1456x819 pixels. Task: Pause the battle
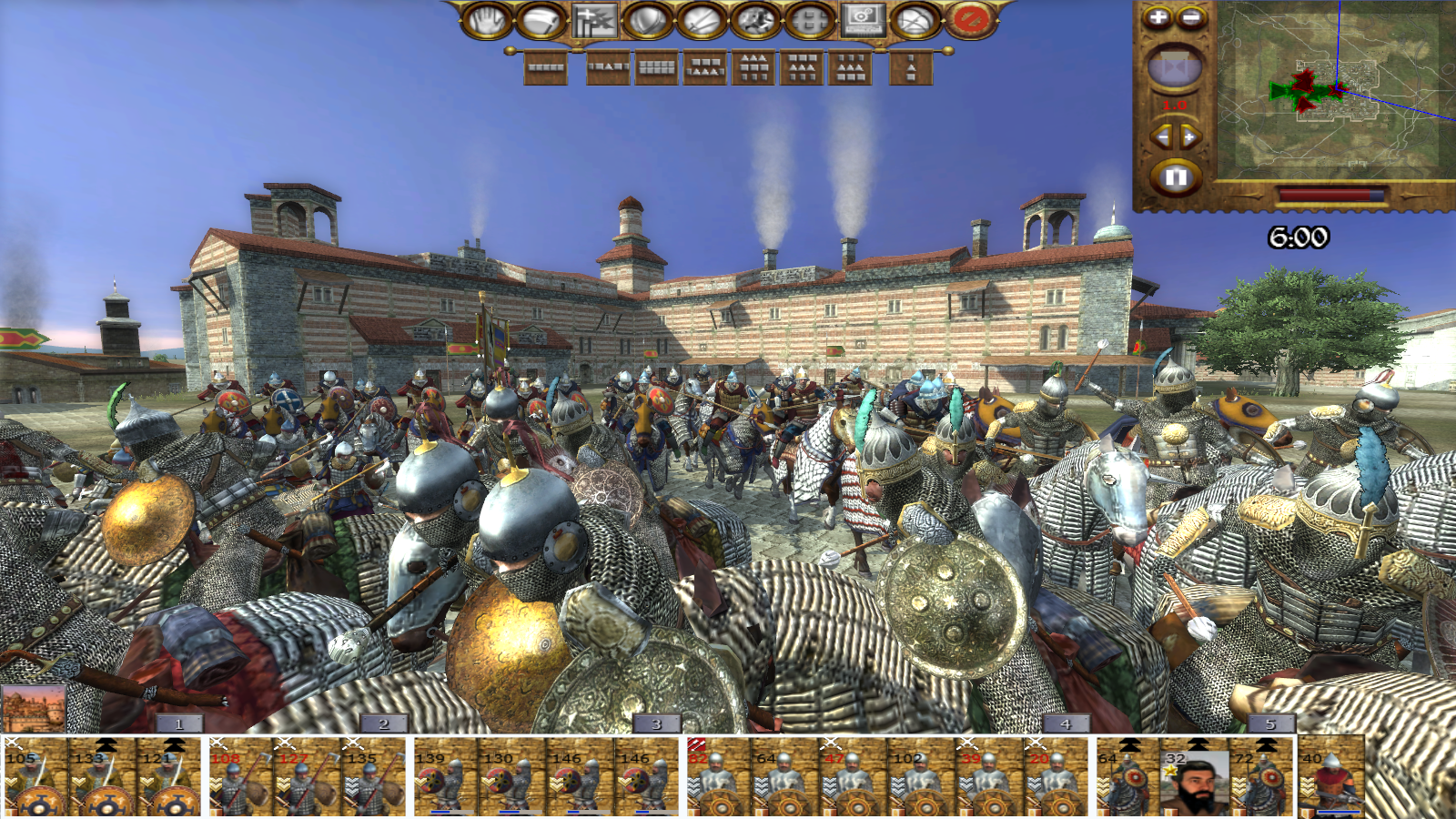click(1175, 177)
